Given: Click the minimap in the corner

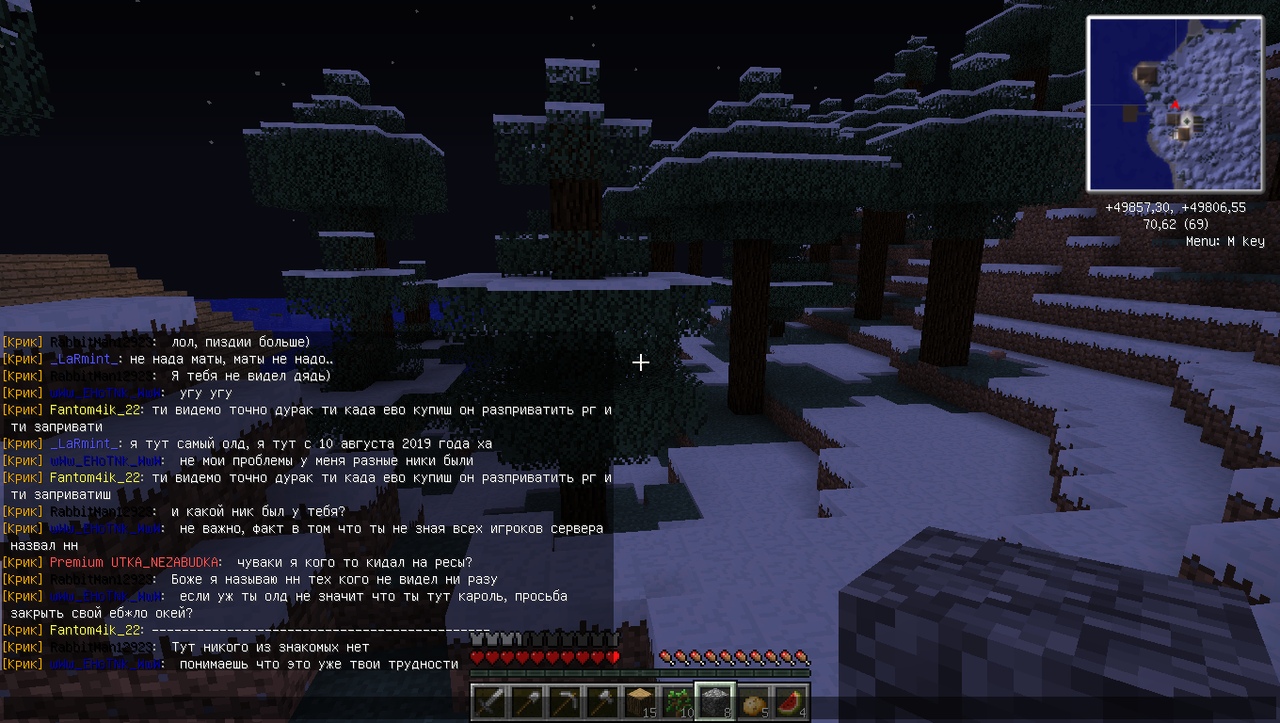Looking at the screenshot, I should 1175,103.
